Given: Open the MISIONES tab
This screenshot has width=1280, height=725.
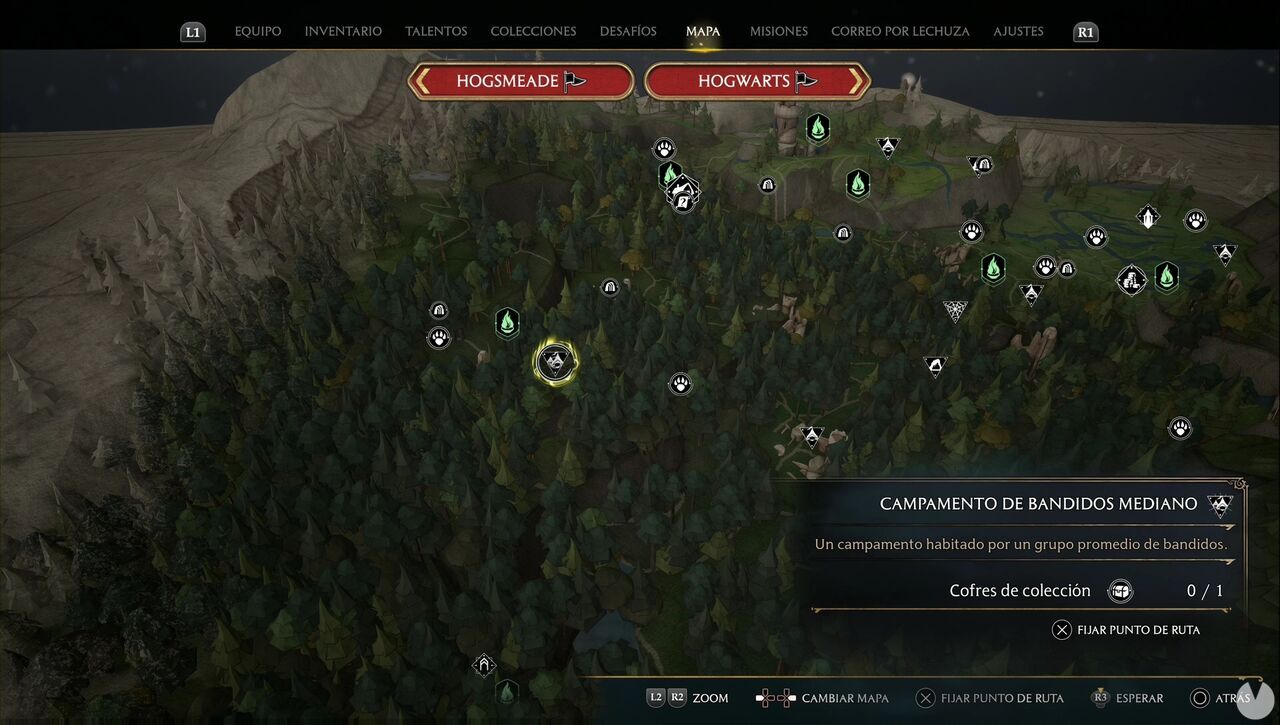Looking at the screenshot, I should (778, 31).
